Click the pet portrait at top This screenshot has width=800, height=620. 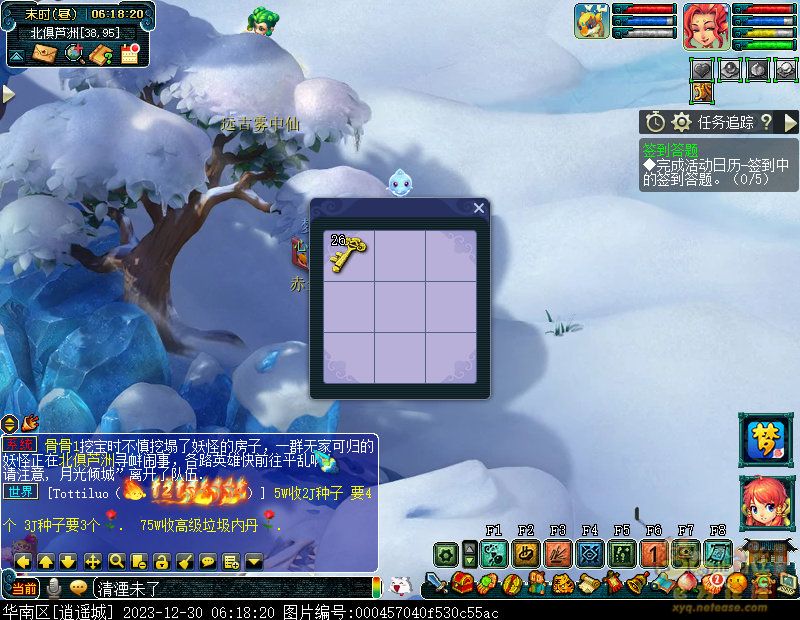coord(592,21)
